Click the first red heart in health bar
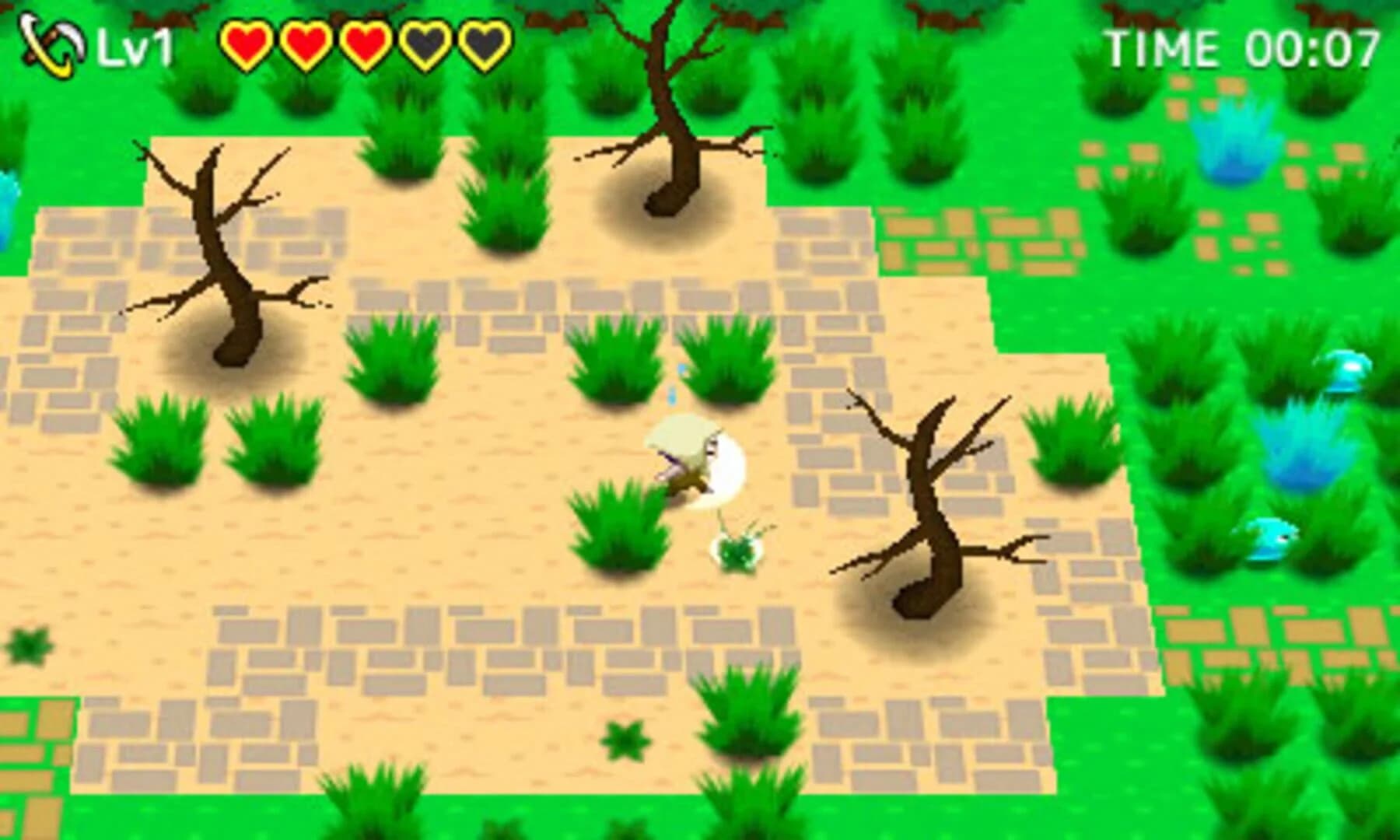Image resolution: width=1400 pixels, height=840 pixels. pos(247,44)
